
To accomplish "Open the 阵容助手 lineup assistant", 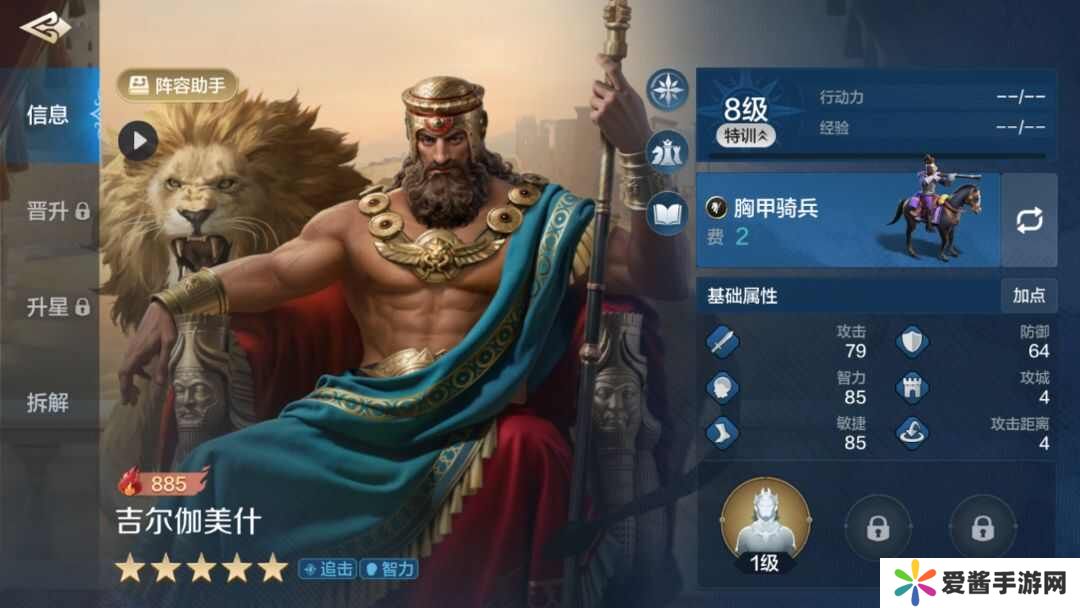I will point(179,86).
